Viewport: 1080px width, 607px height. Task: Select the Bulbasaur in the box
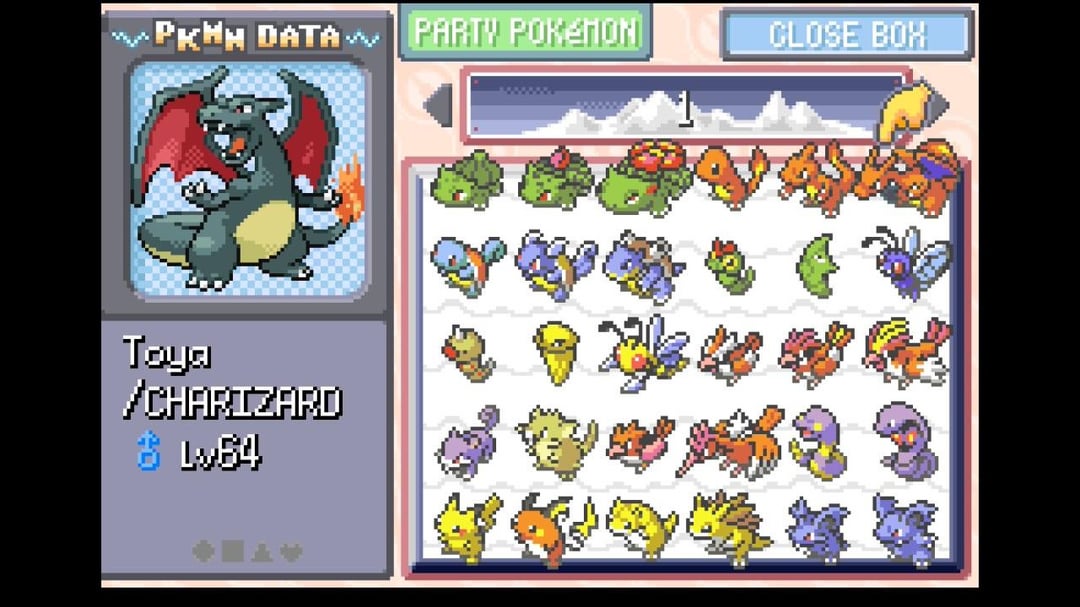467,181
